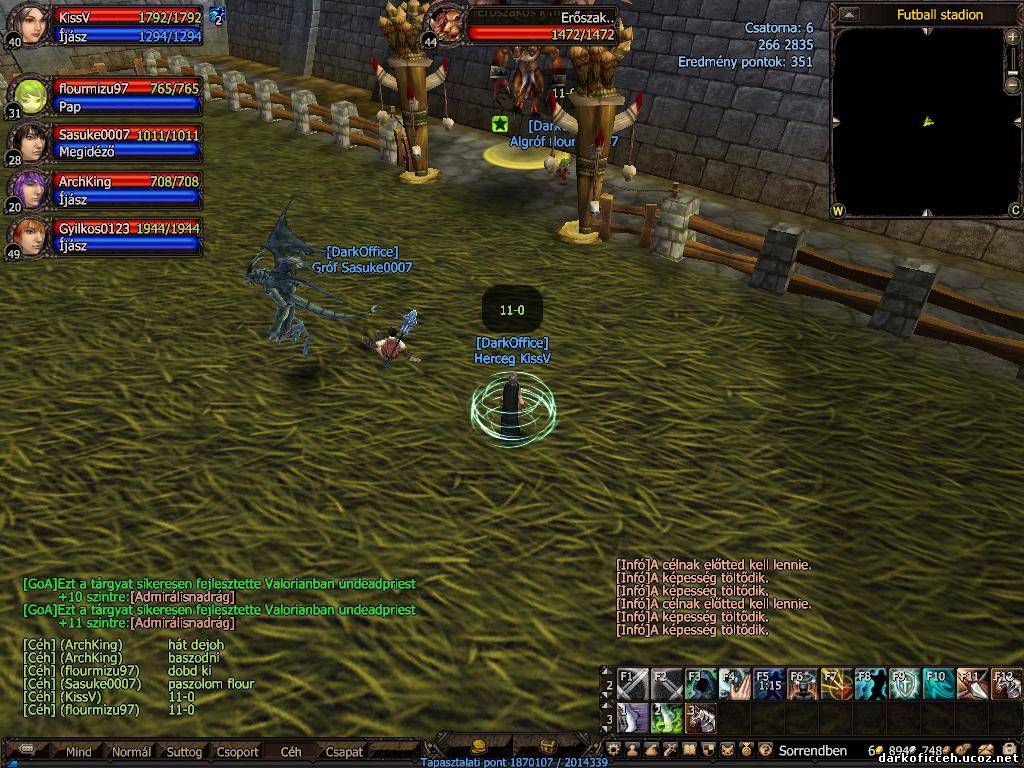
Task: Show the Csapat chat tab
Action: (x=344, y=751)
